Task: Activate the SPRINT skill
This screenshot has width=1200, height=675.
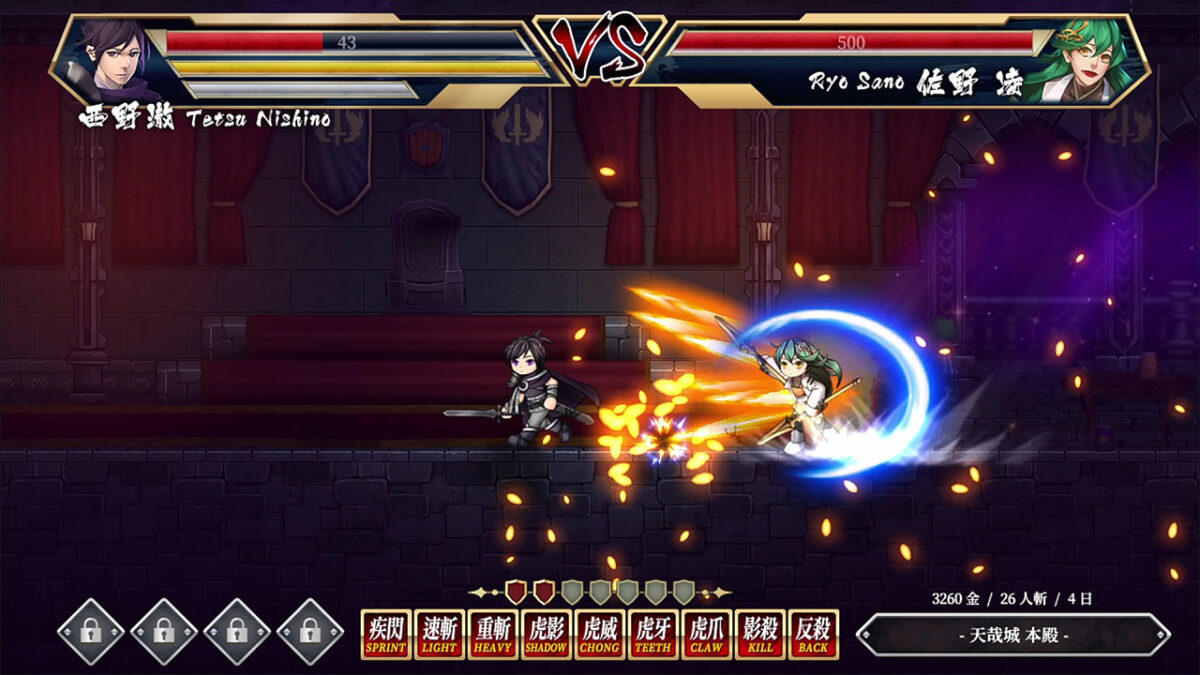Action: [x=386, y=634]
